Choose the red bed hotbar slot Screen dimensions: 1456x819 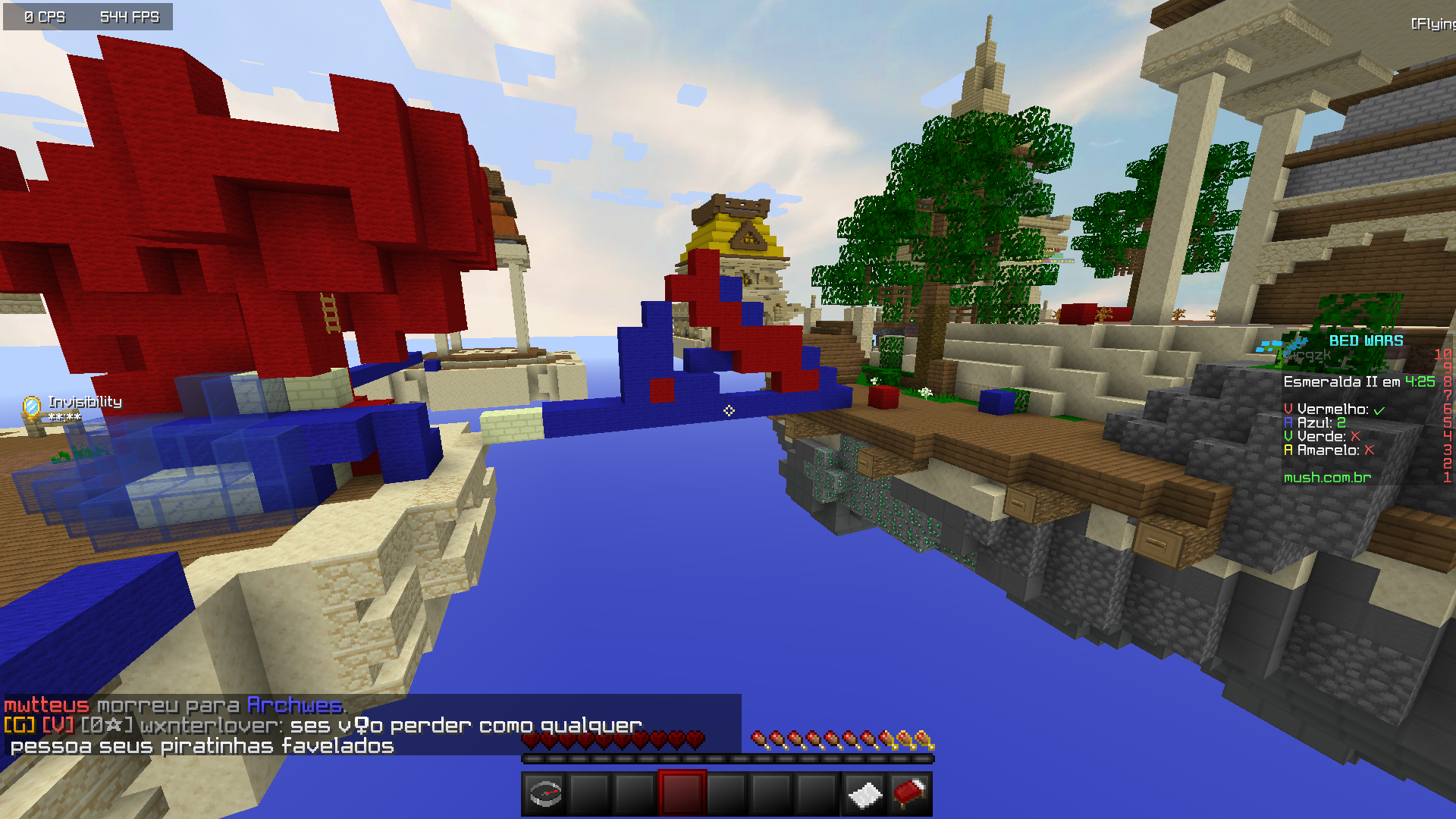pos(909,794)
